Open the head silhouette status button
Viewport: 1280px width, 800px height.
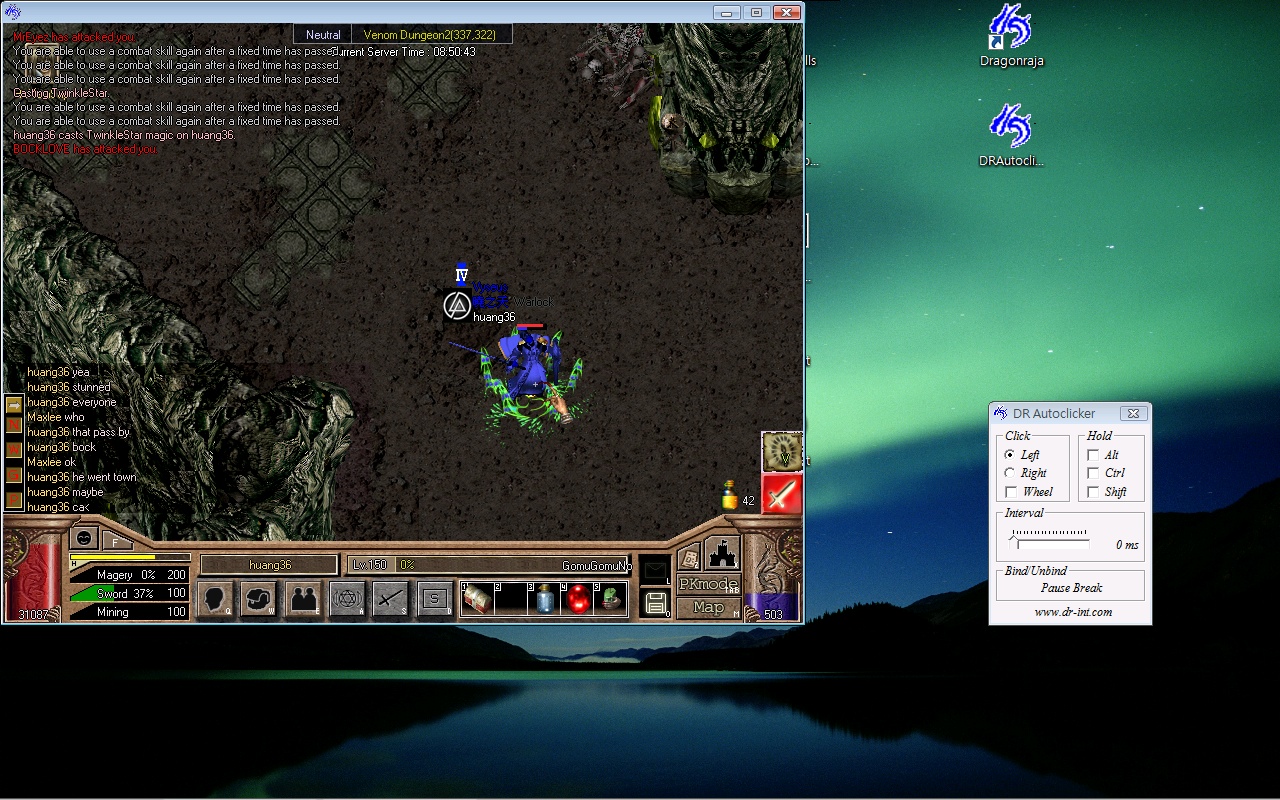(215, 599)
